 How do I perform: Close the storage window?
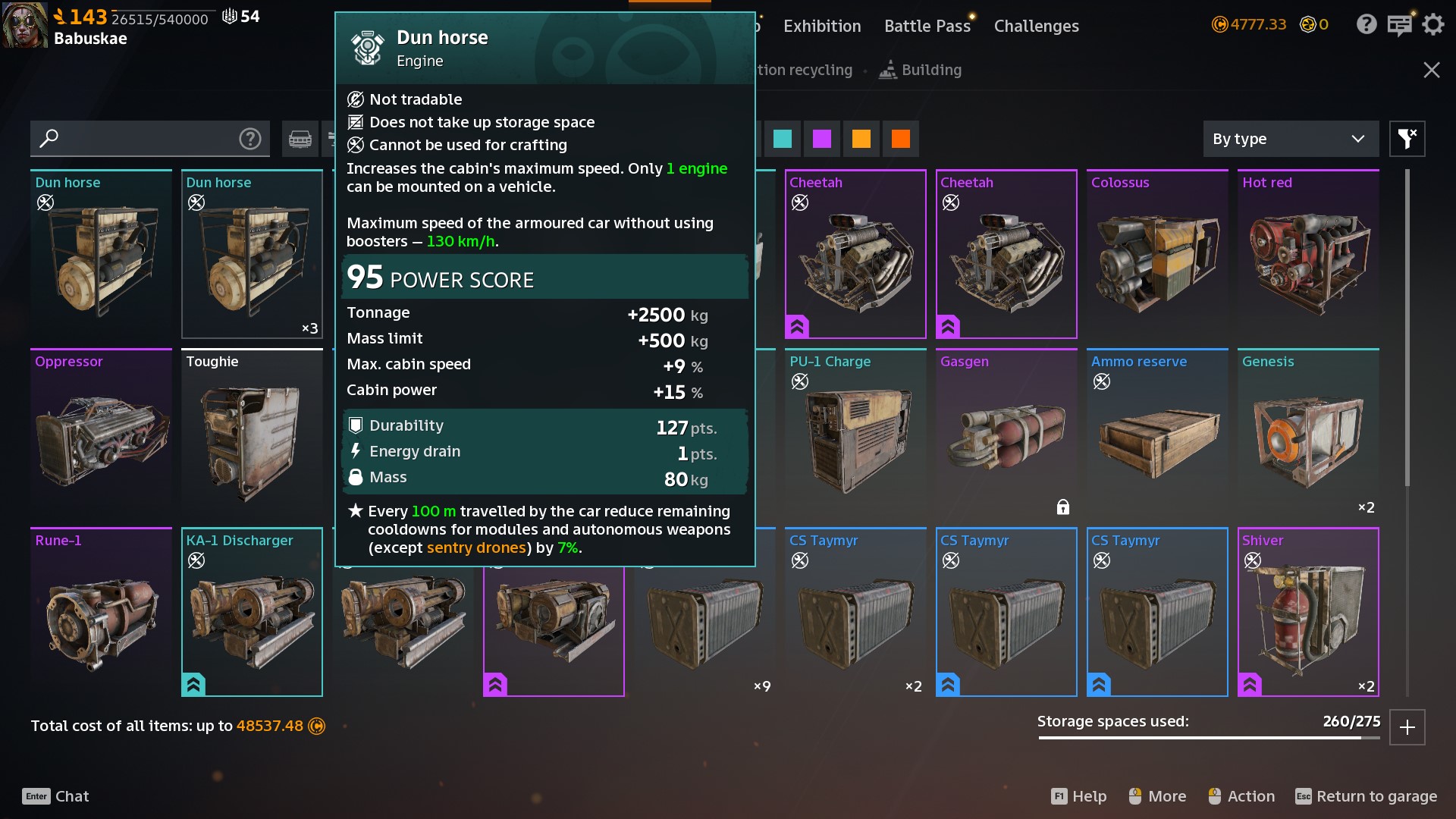tap(1431, 70)
